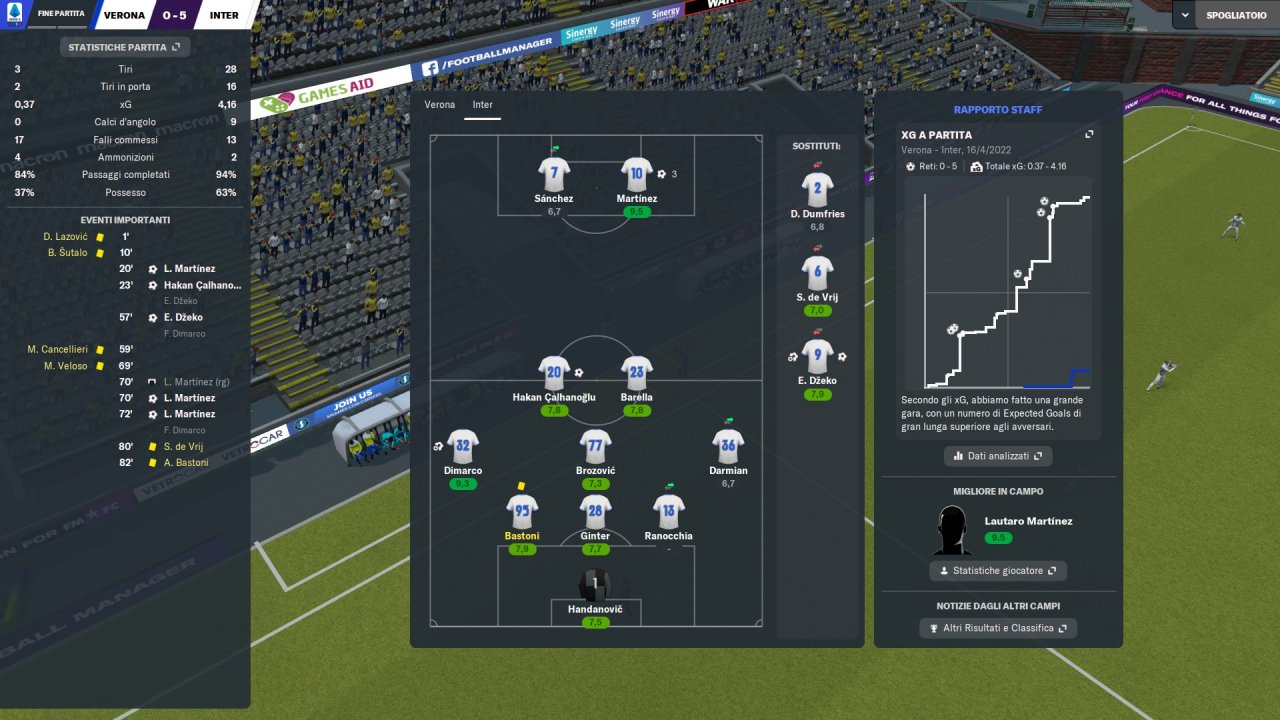Screen dimensions: 1280x720
Task: Select Brozović in midfield
Action: coord(596,446)
